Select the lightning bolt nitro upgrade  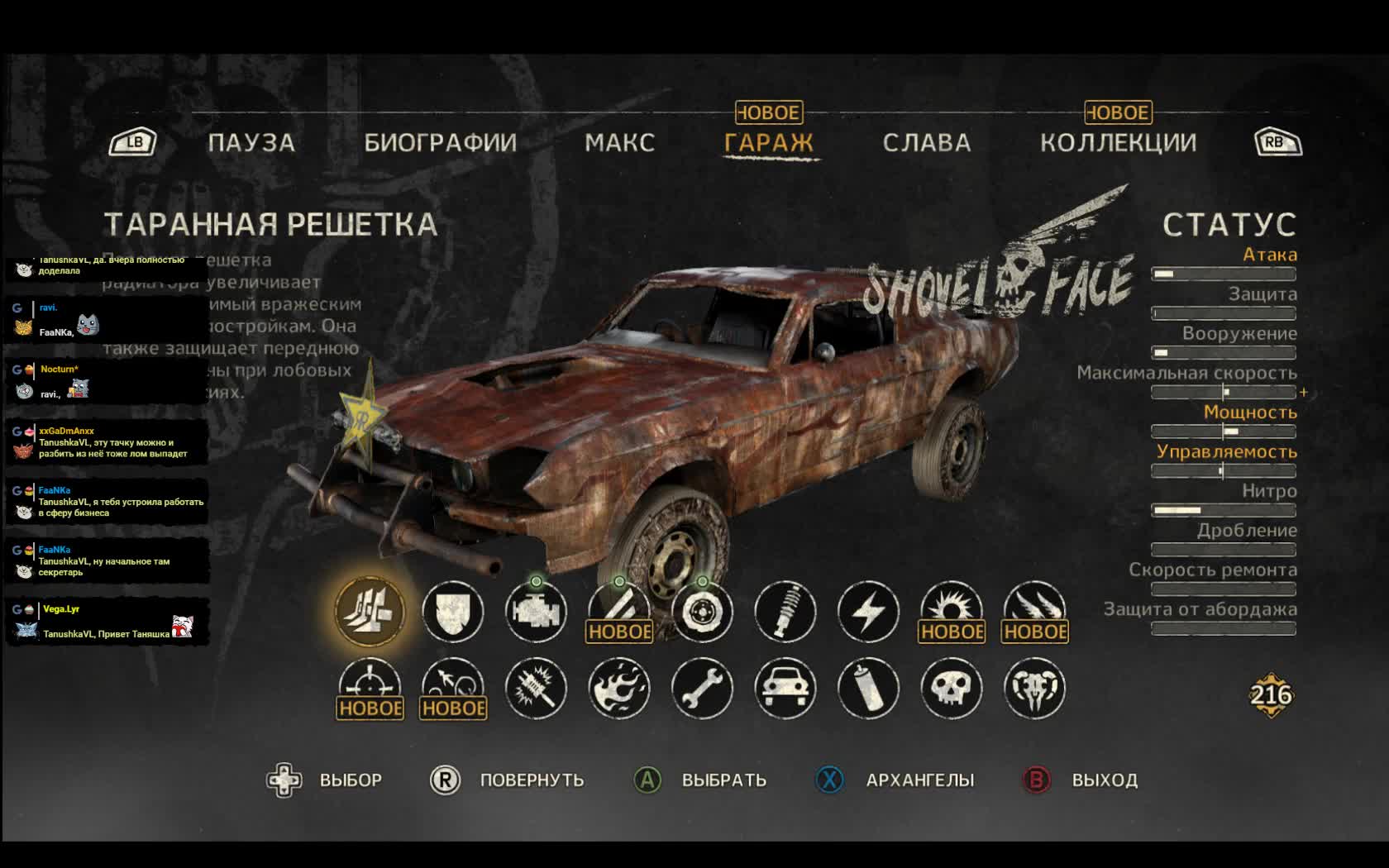coord(868,612)
